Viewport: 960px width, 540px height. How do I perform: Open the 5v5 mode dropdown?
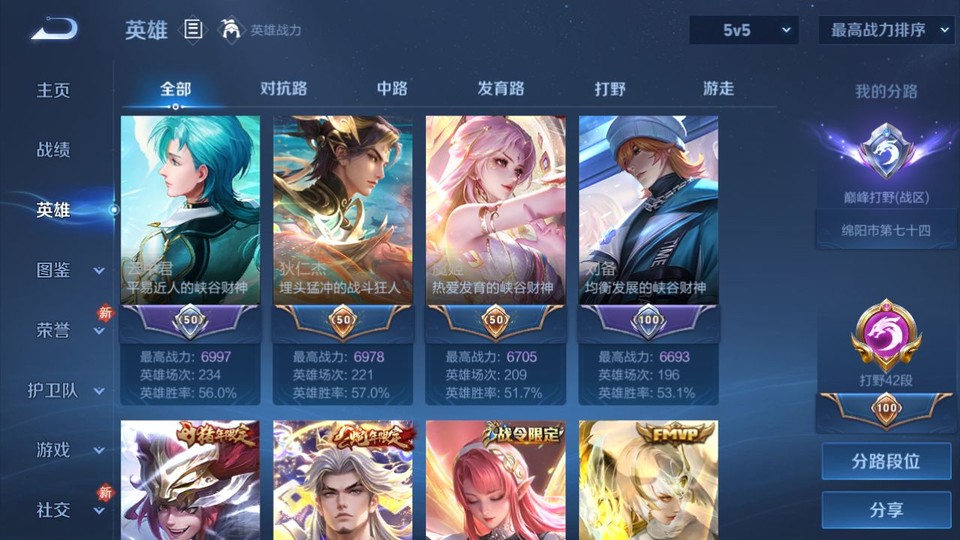pyautogui.click(x=743, y=30)
